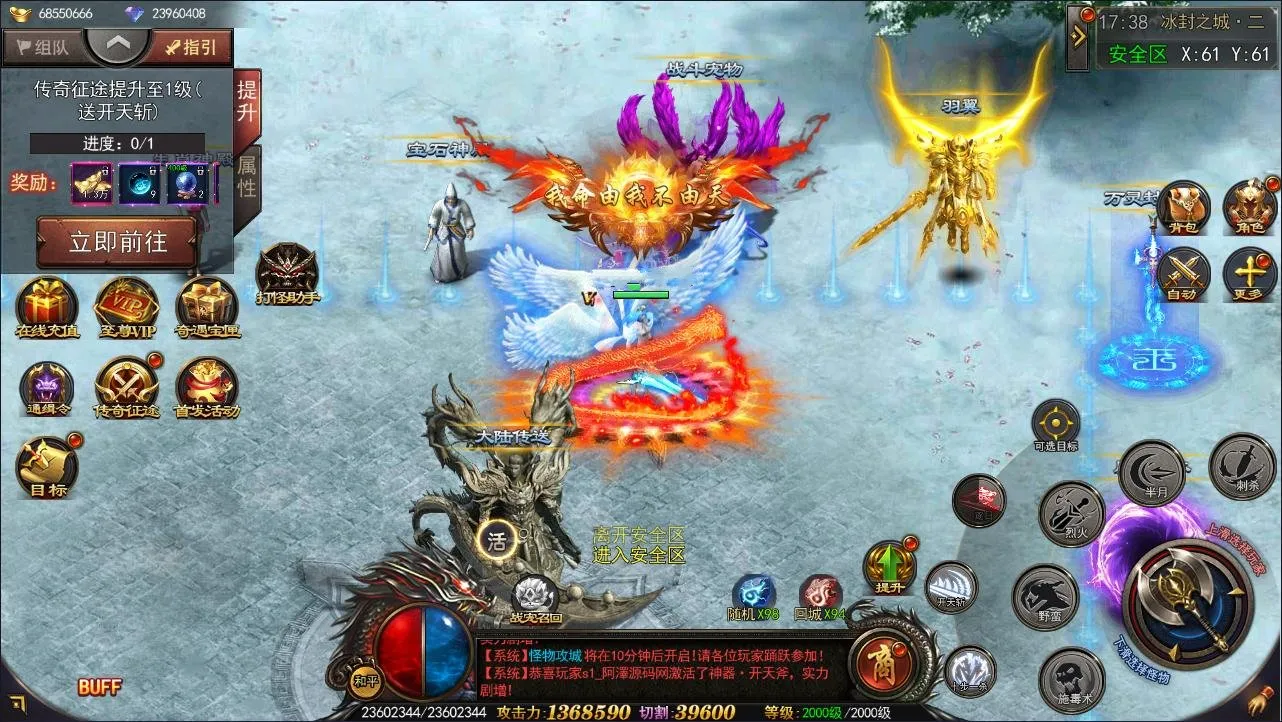Use the 半月 half-moon slash skill

pyautogui.click(x=1151, y=471)
